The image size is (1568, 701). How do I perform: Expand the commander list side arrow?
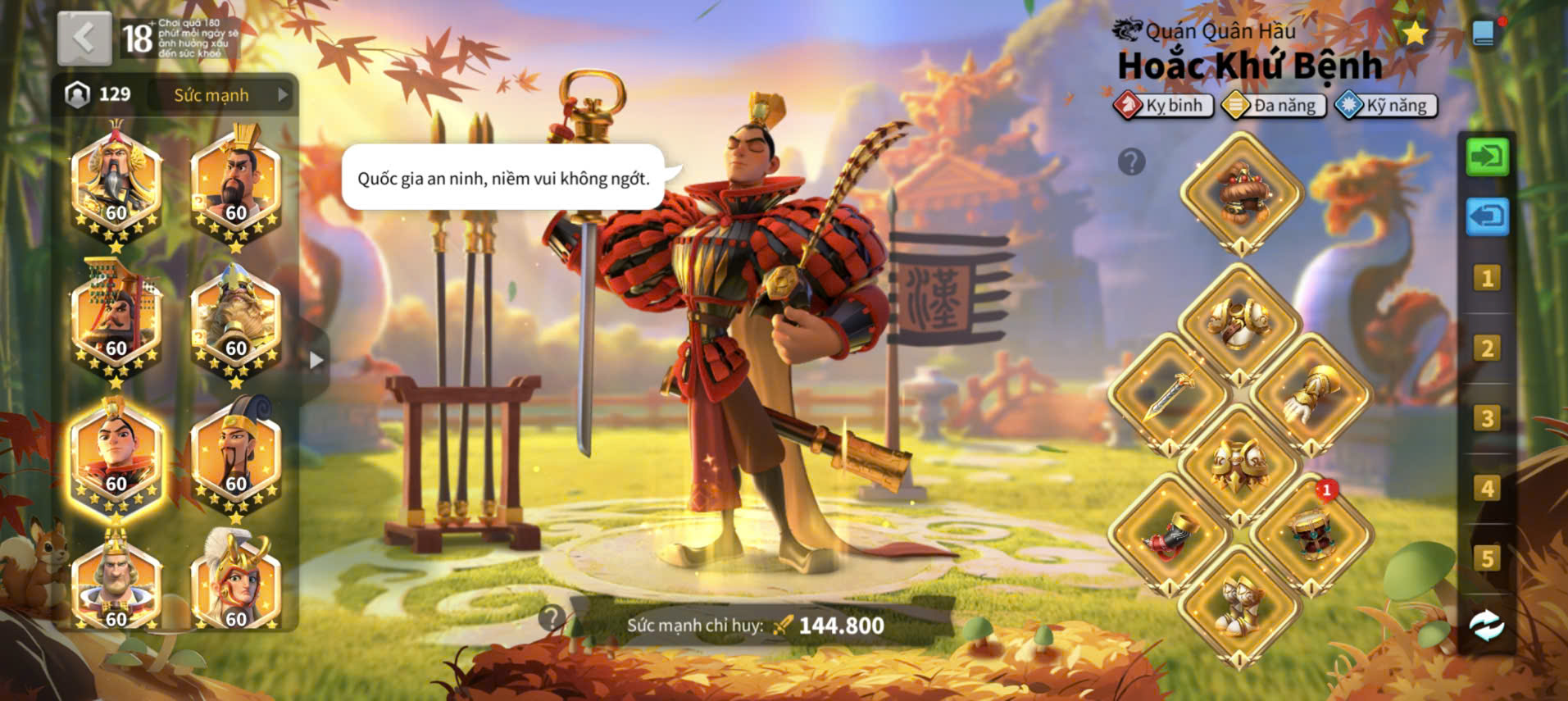pyautogui.click(x=316, y=360)
